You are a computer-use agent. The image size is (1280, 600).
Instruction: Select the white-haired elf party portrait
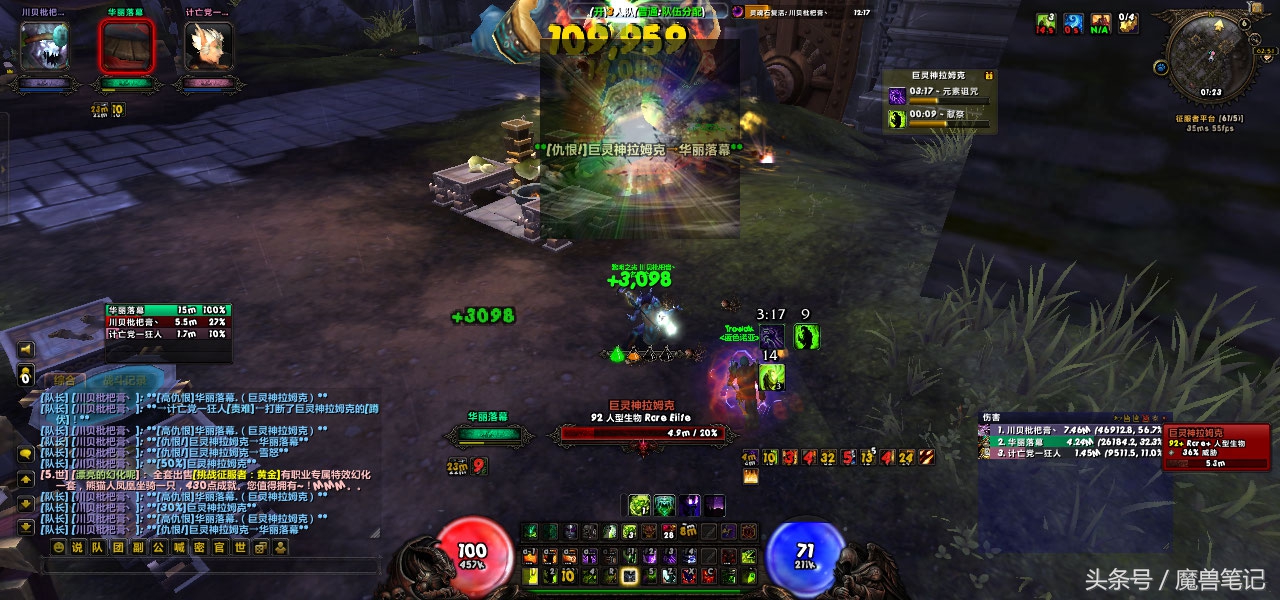(x=209, y=46)
